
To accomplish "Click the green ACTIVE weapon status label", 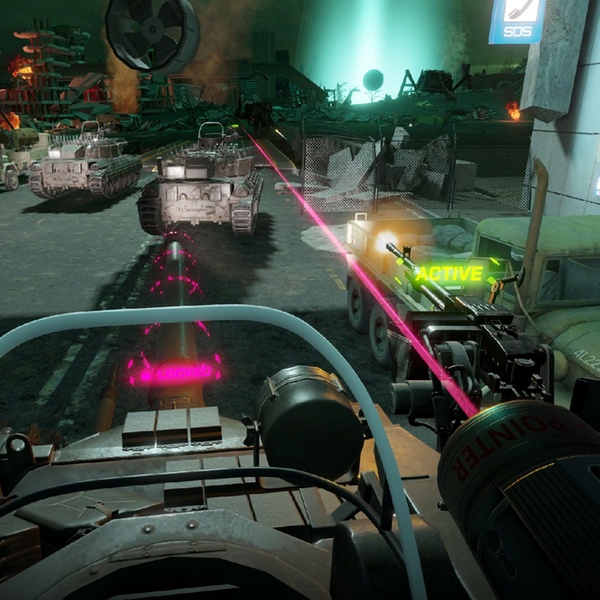I will coord(449,272).
